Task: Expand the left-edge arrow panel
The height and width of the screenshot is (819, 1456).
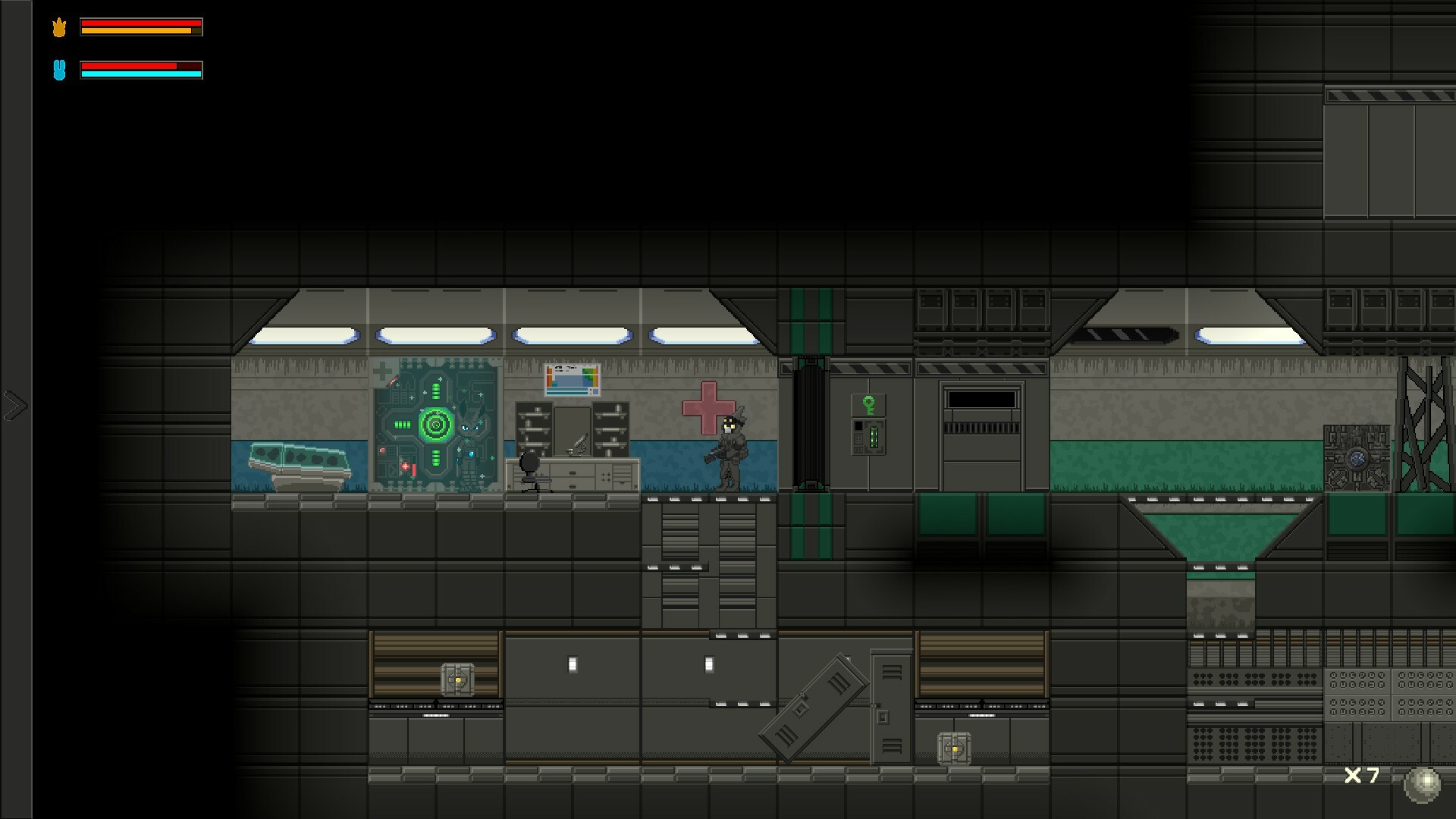Action: [15, 406]
